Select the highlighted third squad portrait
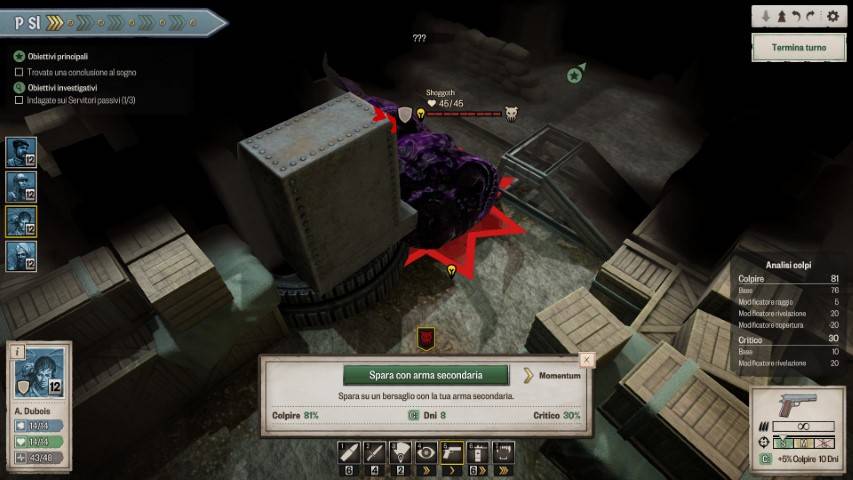 (x=21, y=221)
